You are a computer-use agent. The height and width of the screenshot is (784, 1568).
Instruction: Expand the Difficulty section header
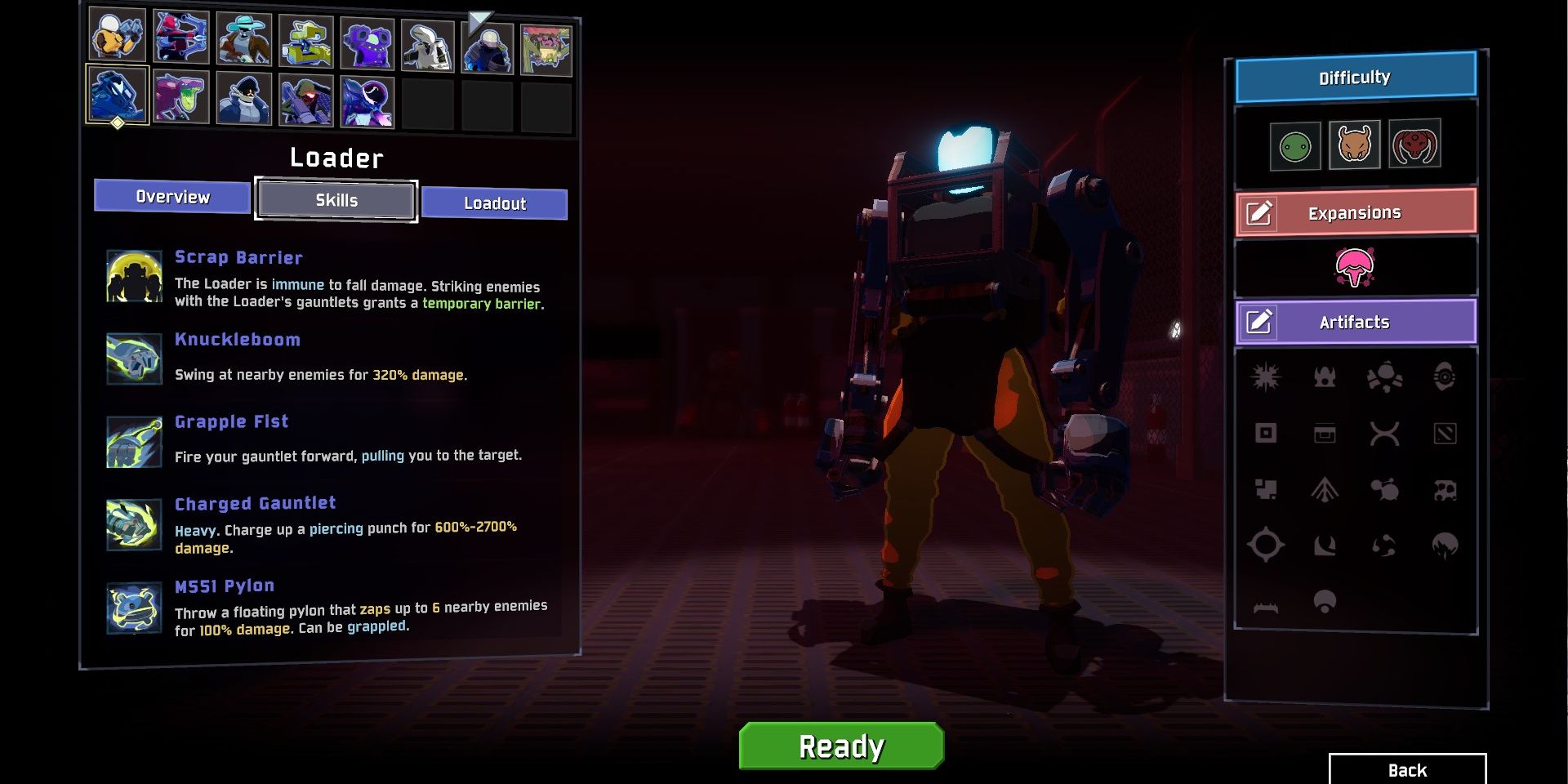tap(1355, 78)
